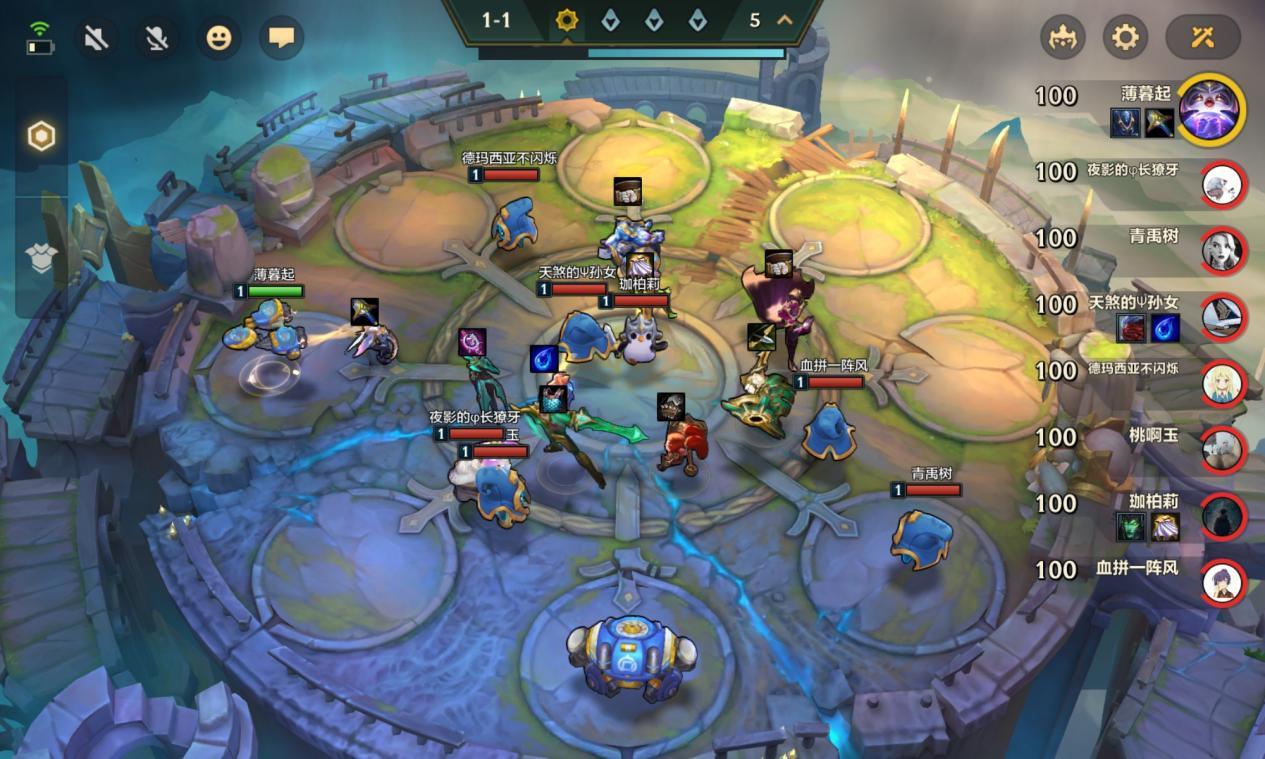Image resolution: width=1265 pixels, height=759 pixels.
Task: Open the chat speech bubble
Action: pos(281,39)
